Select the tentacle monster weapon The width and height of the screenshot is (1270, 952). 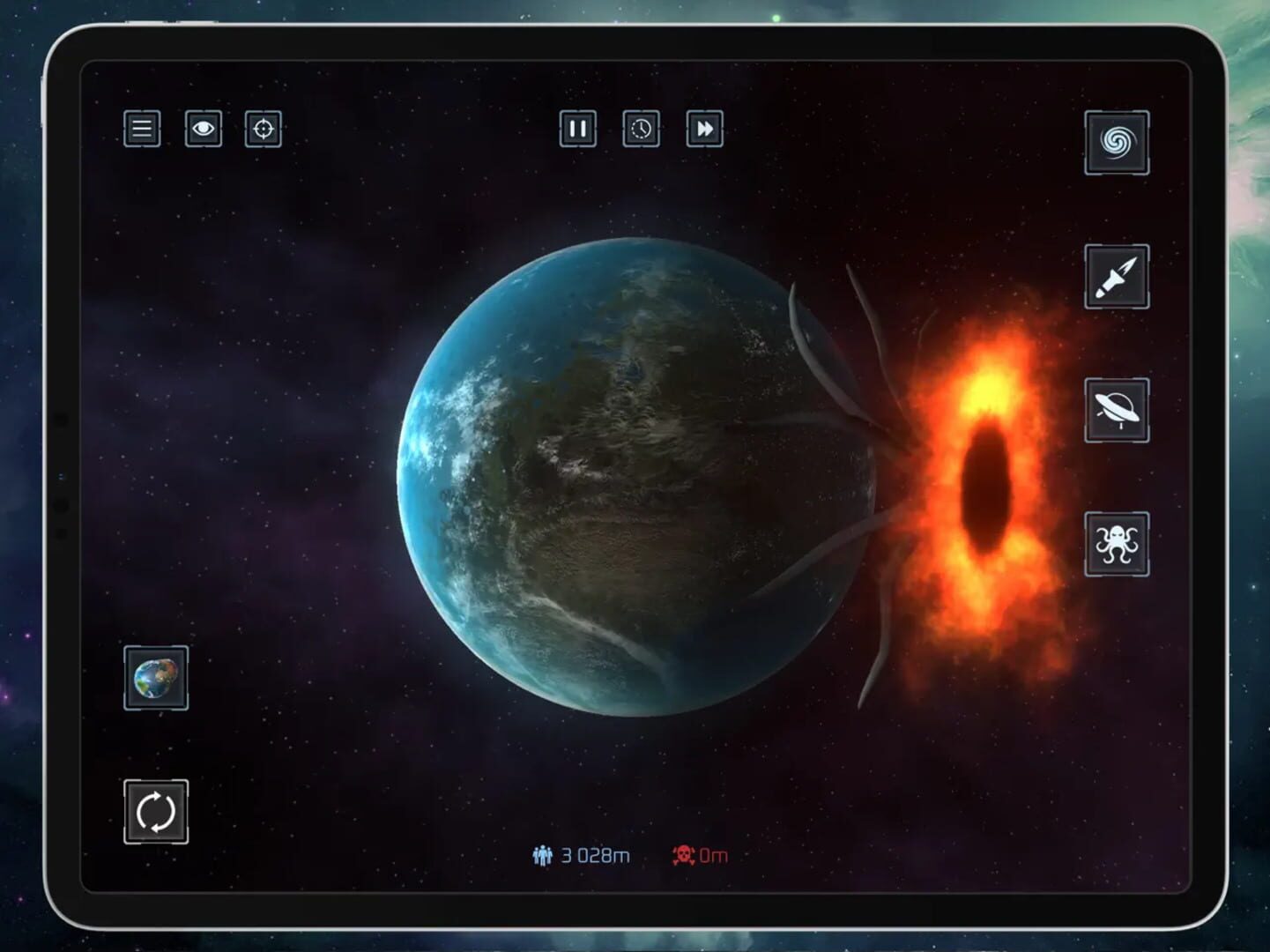click(1116, 543)
